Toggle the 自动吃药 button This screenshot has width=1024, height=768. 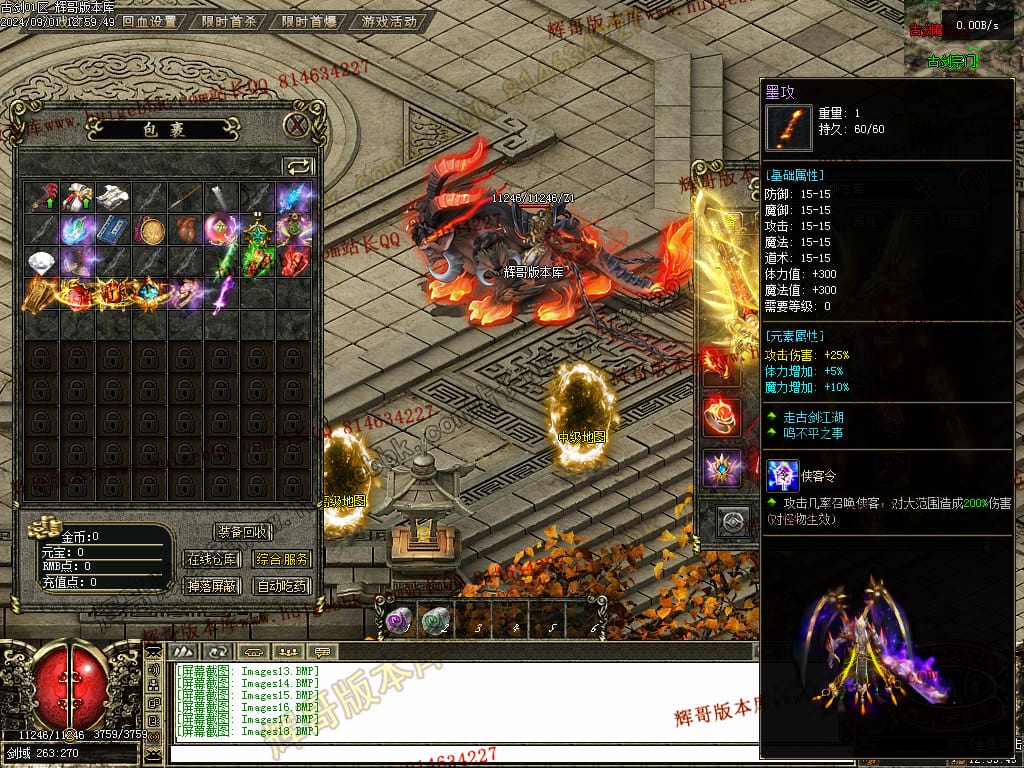282,586
